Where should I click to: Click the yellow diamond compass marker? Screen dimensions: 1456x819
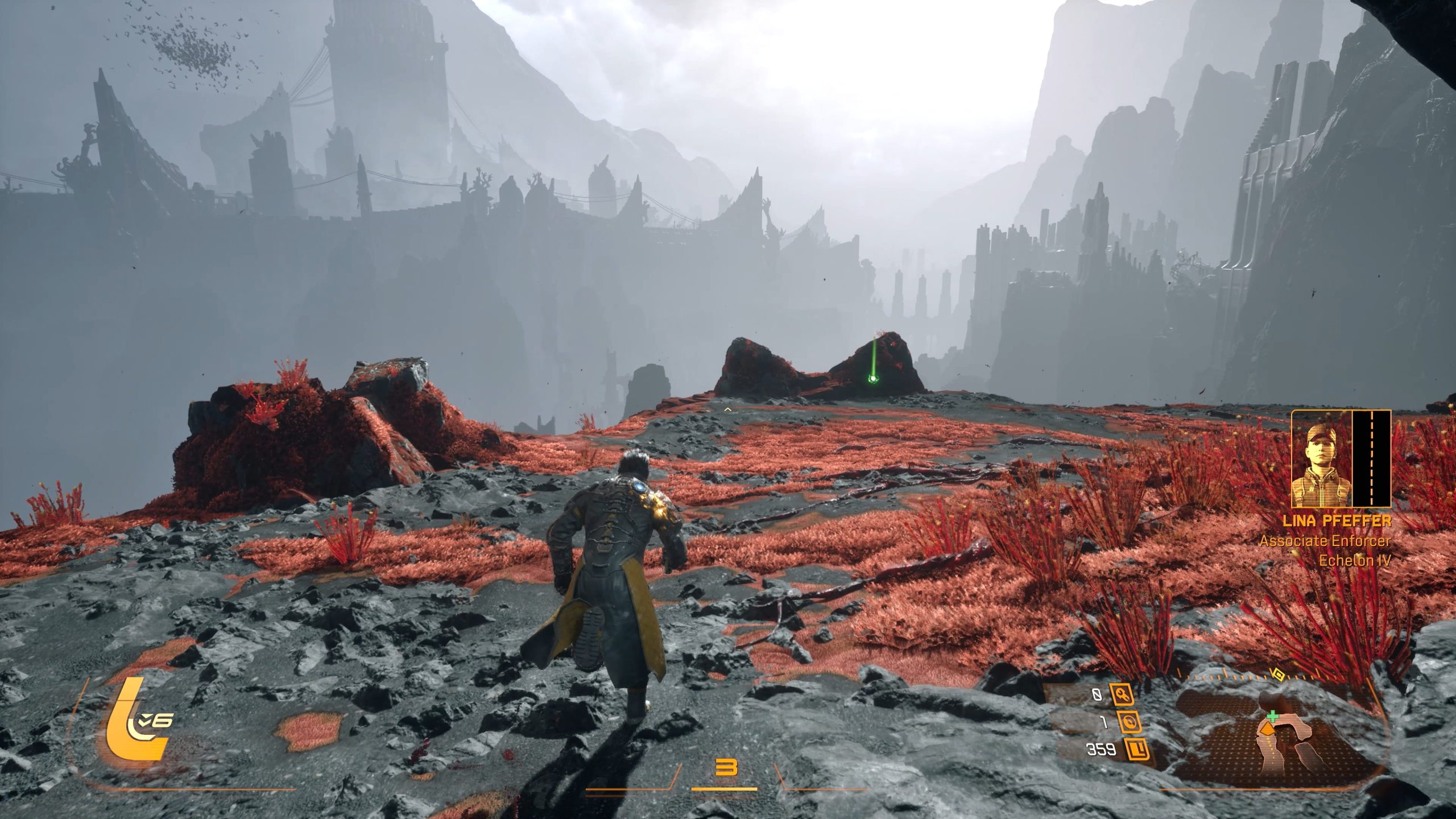tap(1278, 675)
